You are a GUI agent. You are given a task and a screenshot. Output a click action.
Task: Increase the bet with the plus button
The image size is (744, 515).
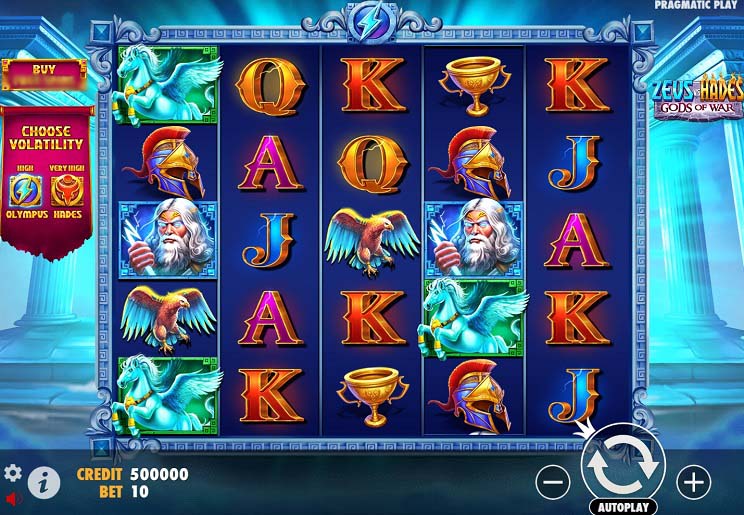click(x=693, y=482)
